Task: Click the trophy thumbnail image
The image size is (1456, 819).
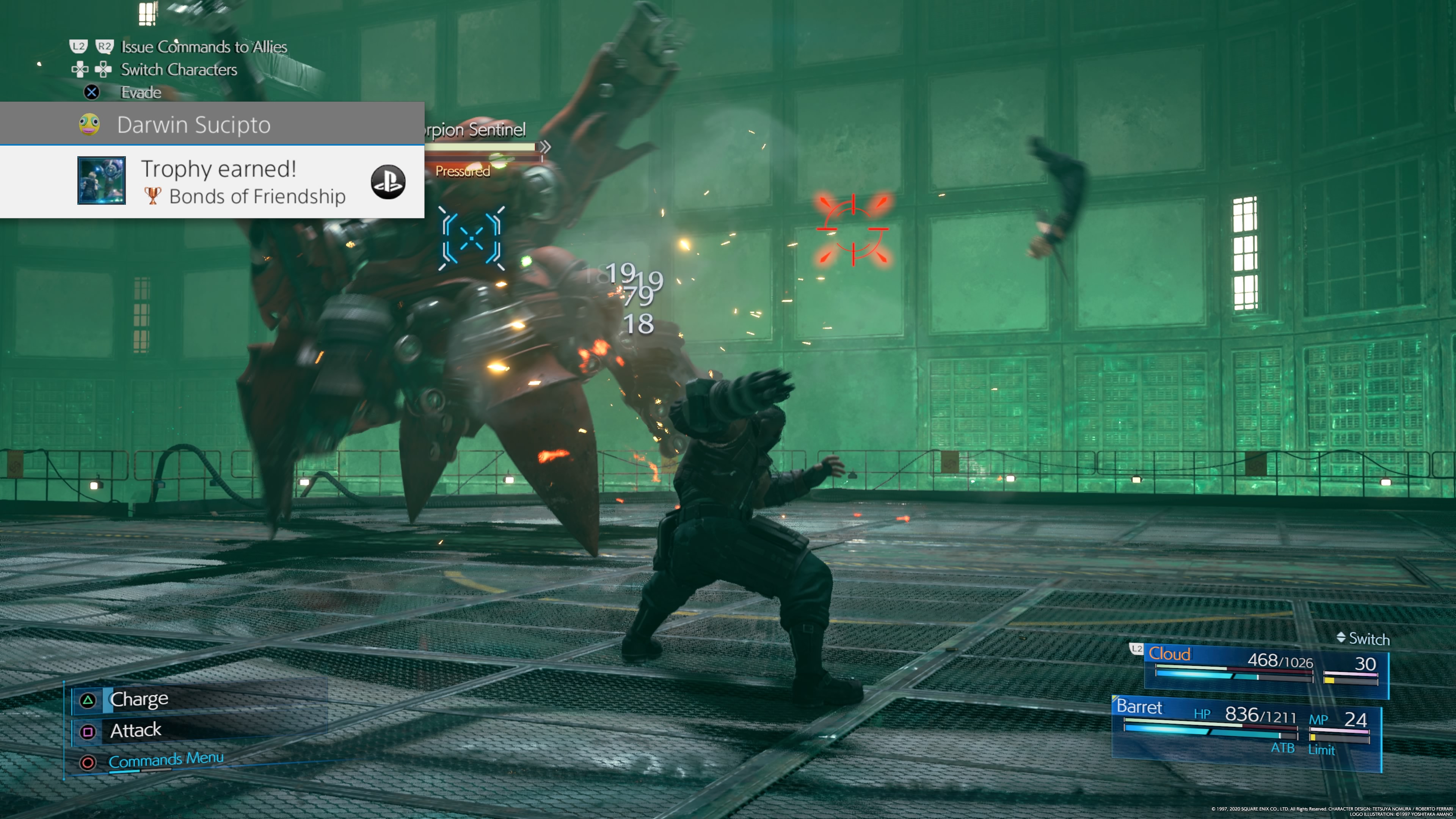Action: pyautogui.click(x=102, y=180)
